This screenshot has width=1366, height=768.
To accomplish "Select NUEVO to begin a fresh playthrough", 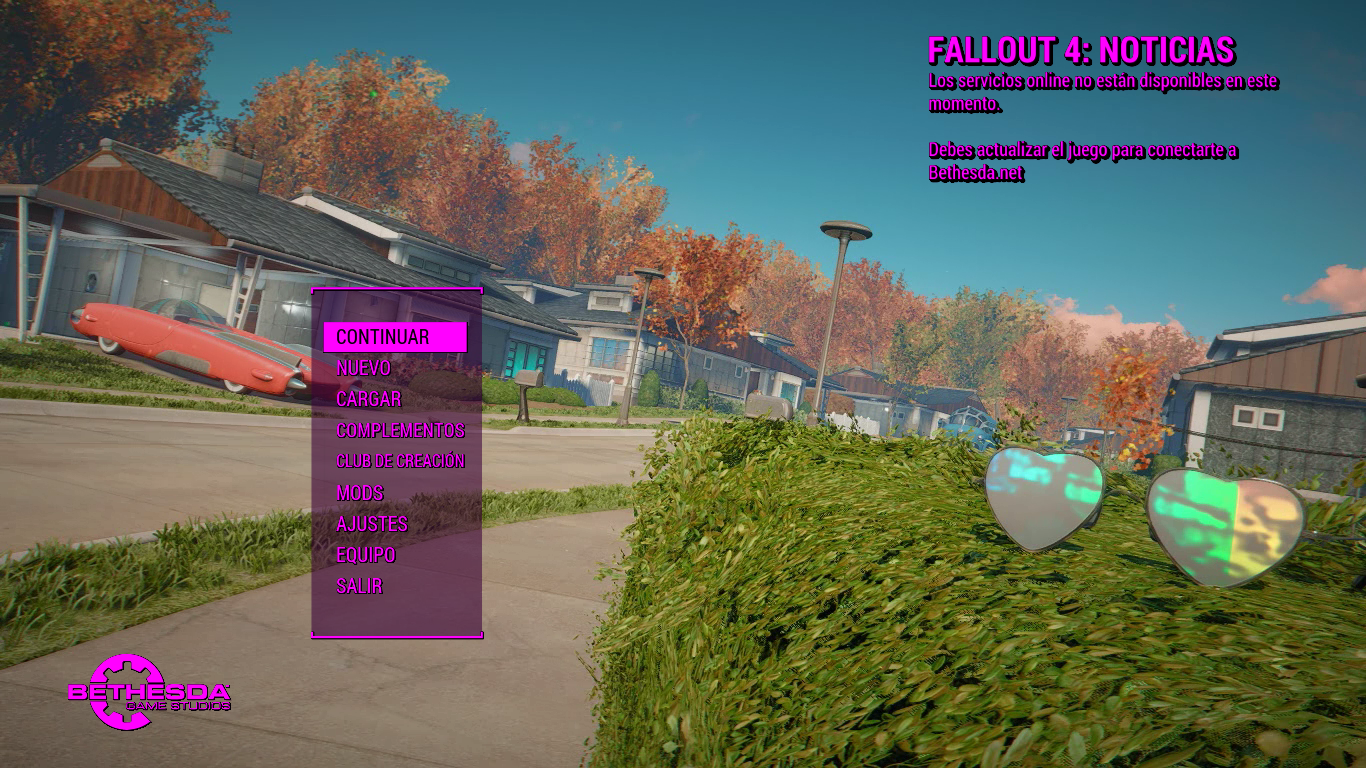I will click(x=364, y=368).
